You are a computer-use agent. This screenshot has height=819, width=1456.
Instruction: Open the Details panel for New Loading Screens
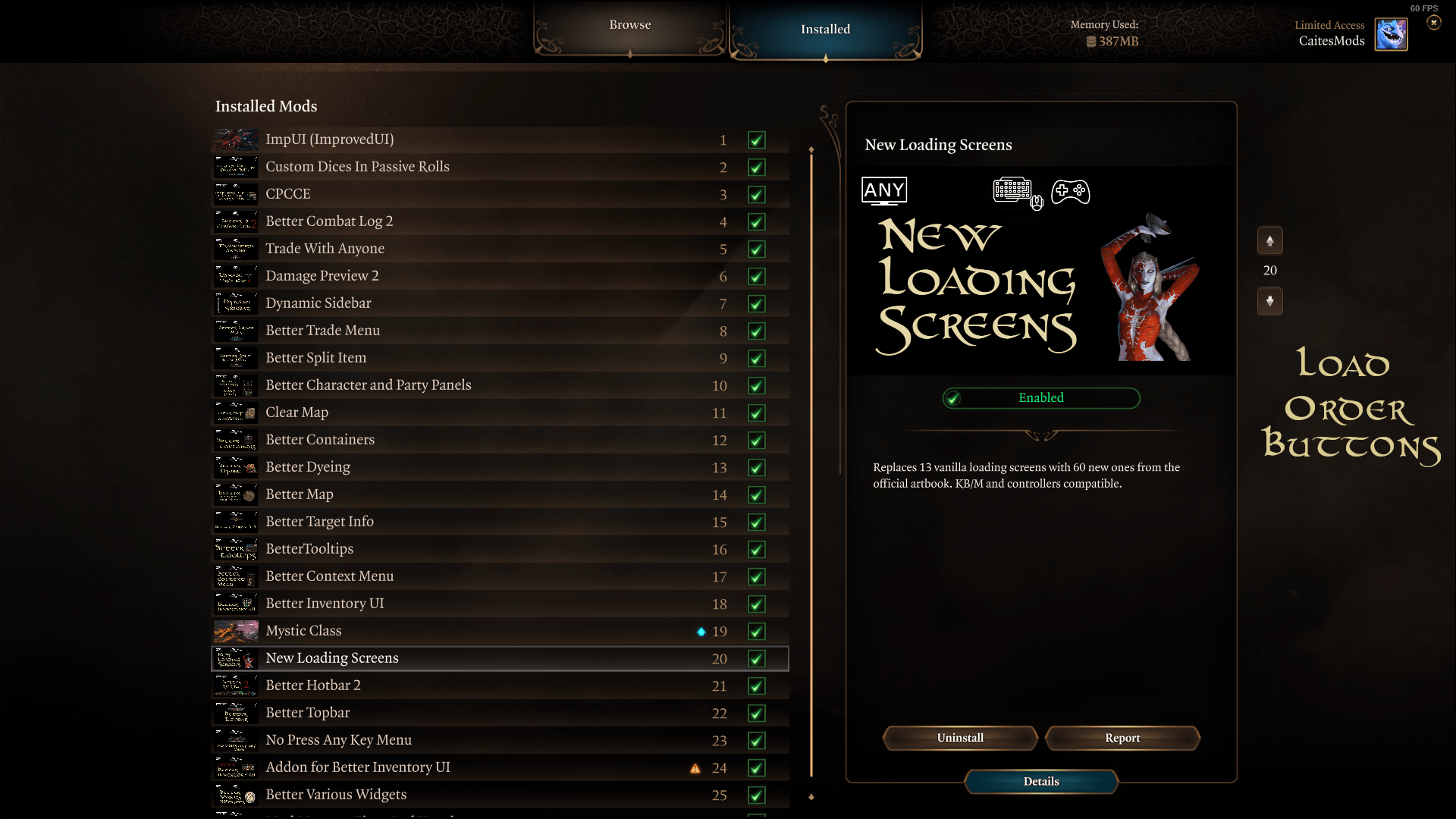(x=1040, y=781)
